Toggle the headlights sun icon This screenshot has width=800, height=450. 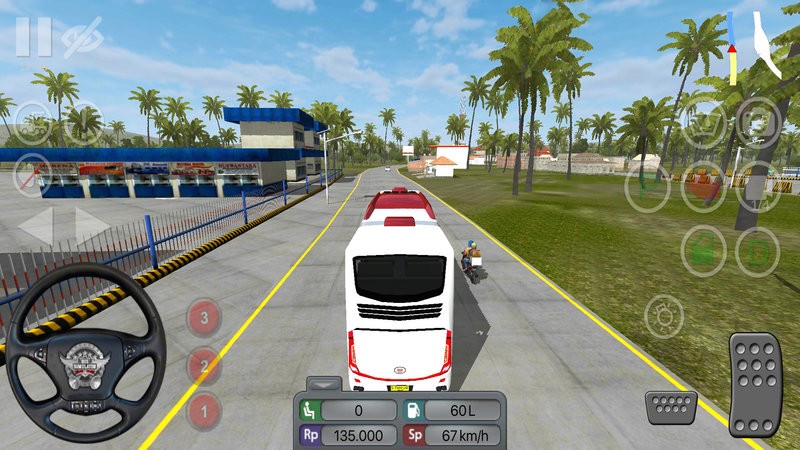point(664,318)
